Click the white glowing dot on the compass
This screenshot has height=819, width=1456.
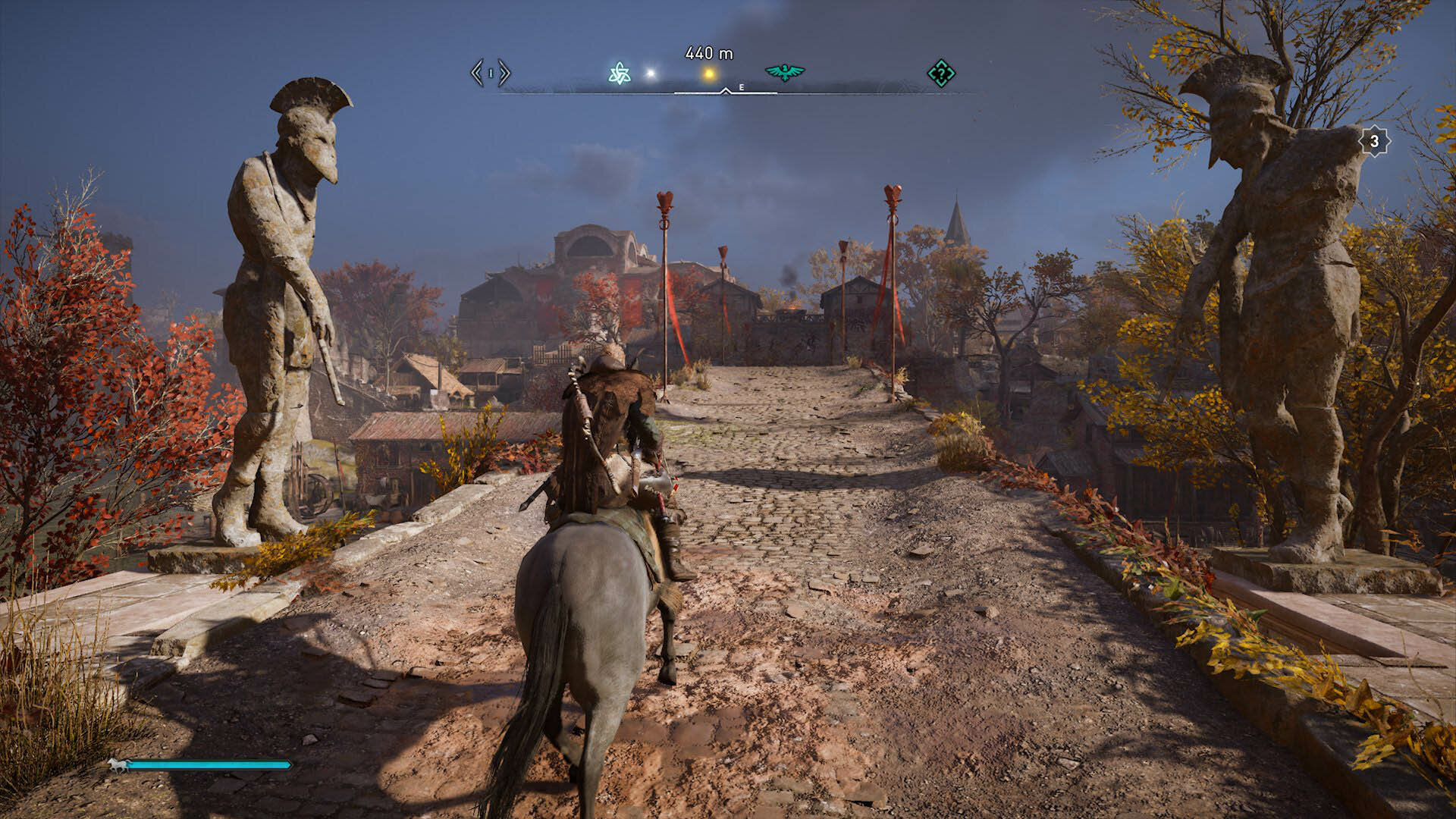point(650,74)
